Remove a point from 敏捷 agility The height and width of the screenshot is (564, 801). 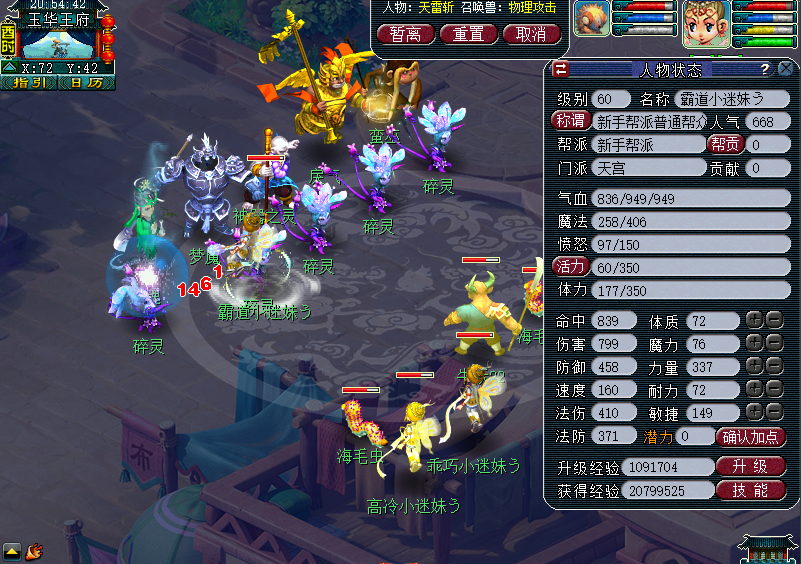click(774, 412)
